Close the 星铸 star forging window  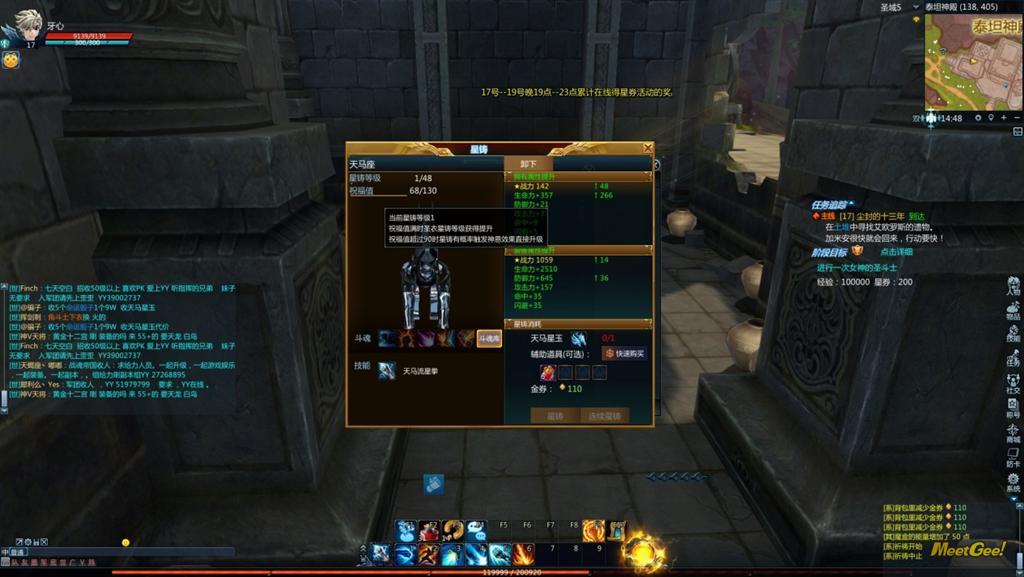647,149
